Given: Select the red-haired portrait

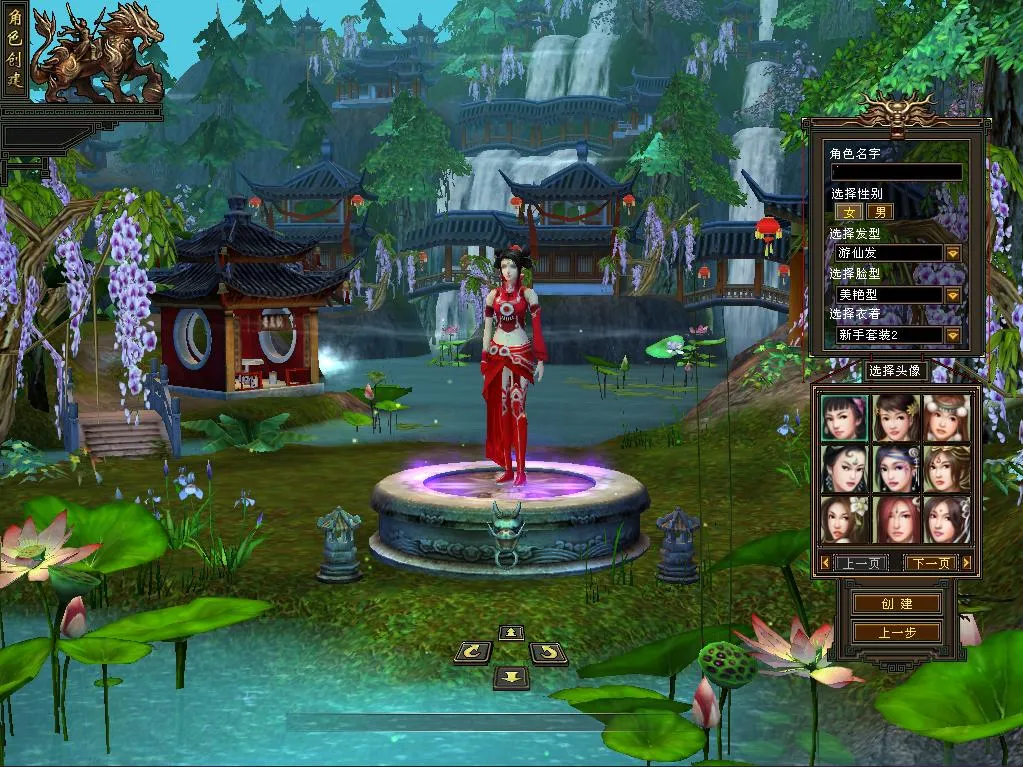Looking at the screenshot, I should (895, 519).
